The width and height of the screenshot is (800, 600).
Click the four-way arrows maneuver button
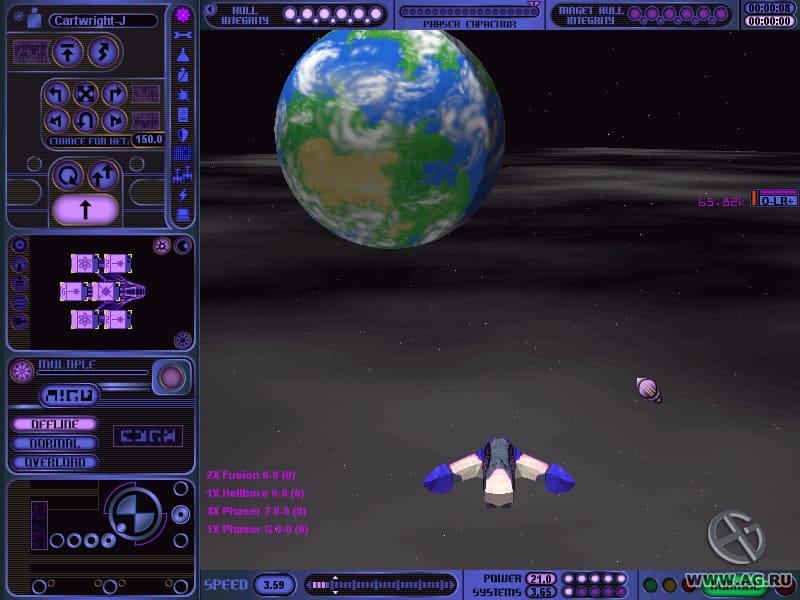[x=86, y=95]
